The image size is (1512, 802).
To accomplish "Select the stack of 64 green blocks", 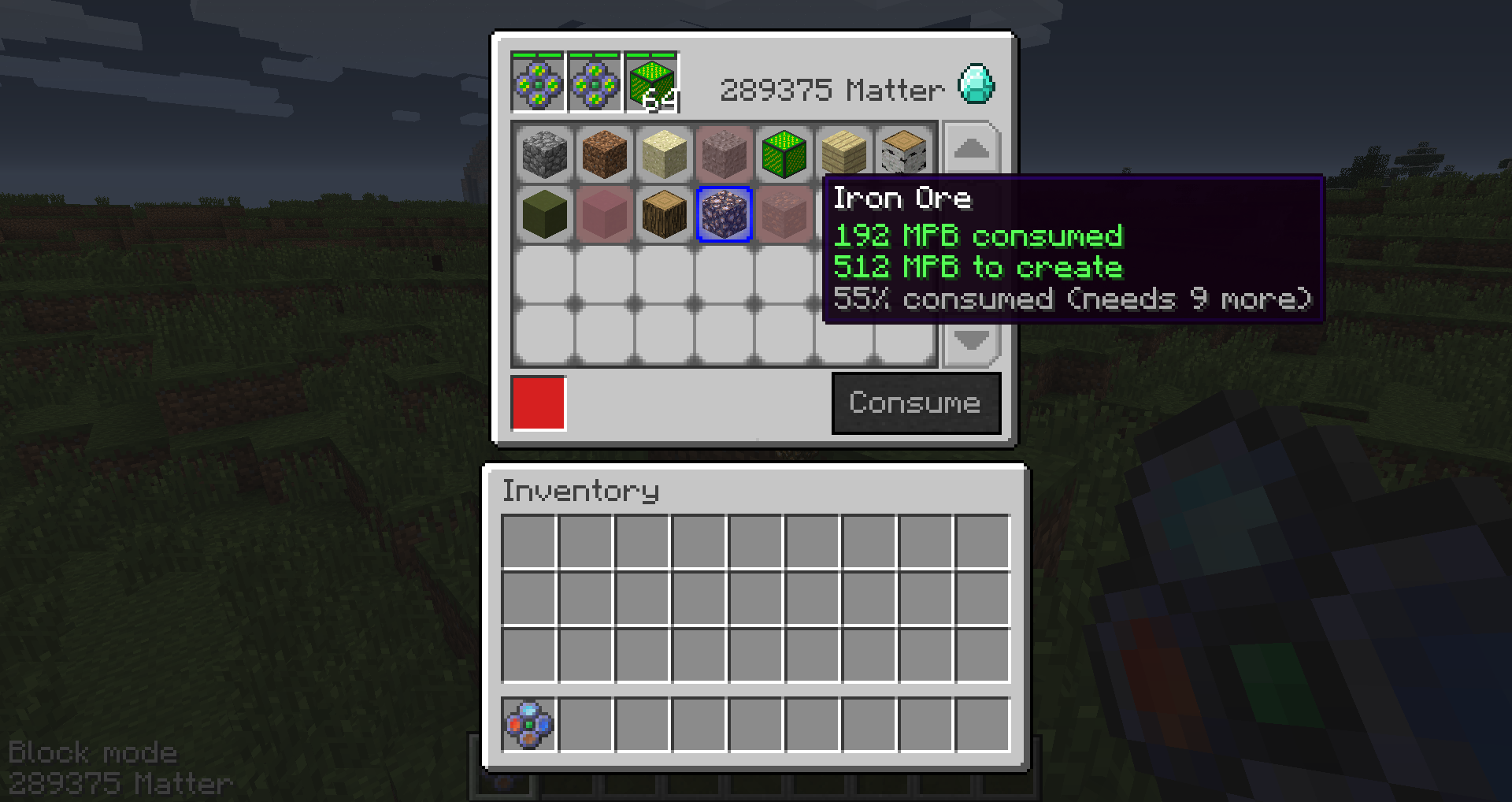I will pos(652,80).
